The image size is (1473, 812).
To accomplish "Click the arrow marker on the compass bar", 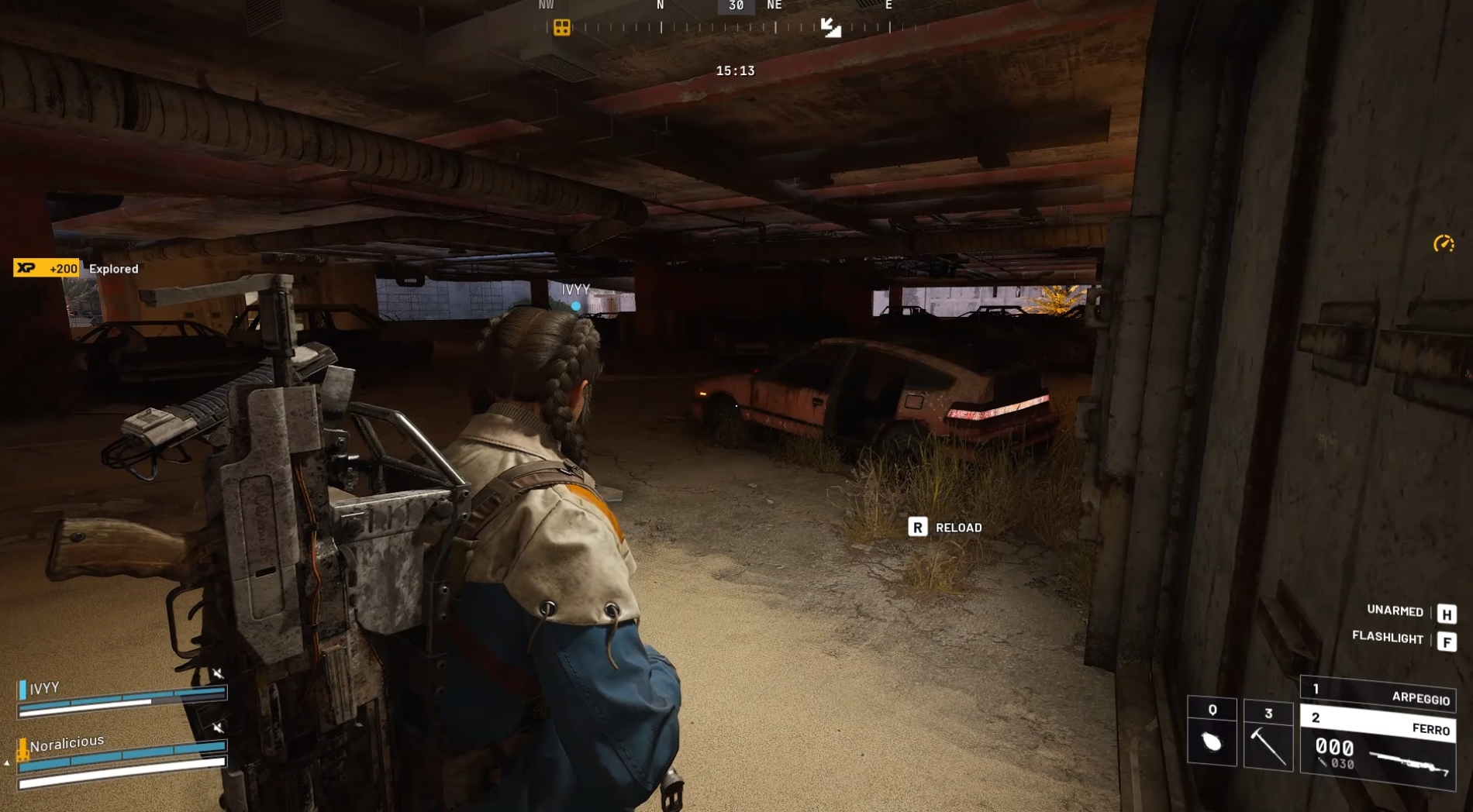I will click(x=830, y=28).
